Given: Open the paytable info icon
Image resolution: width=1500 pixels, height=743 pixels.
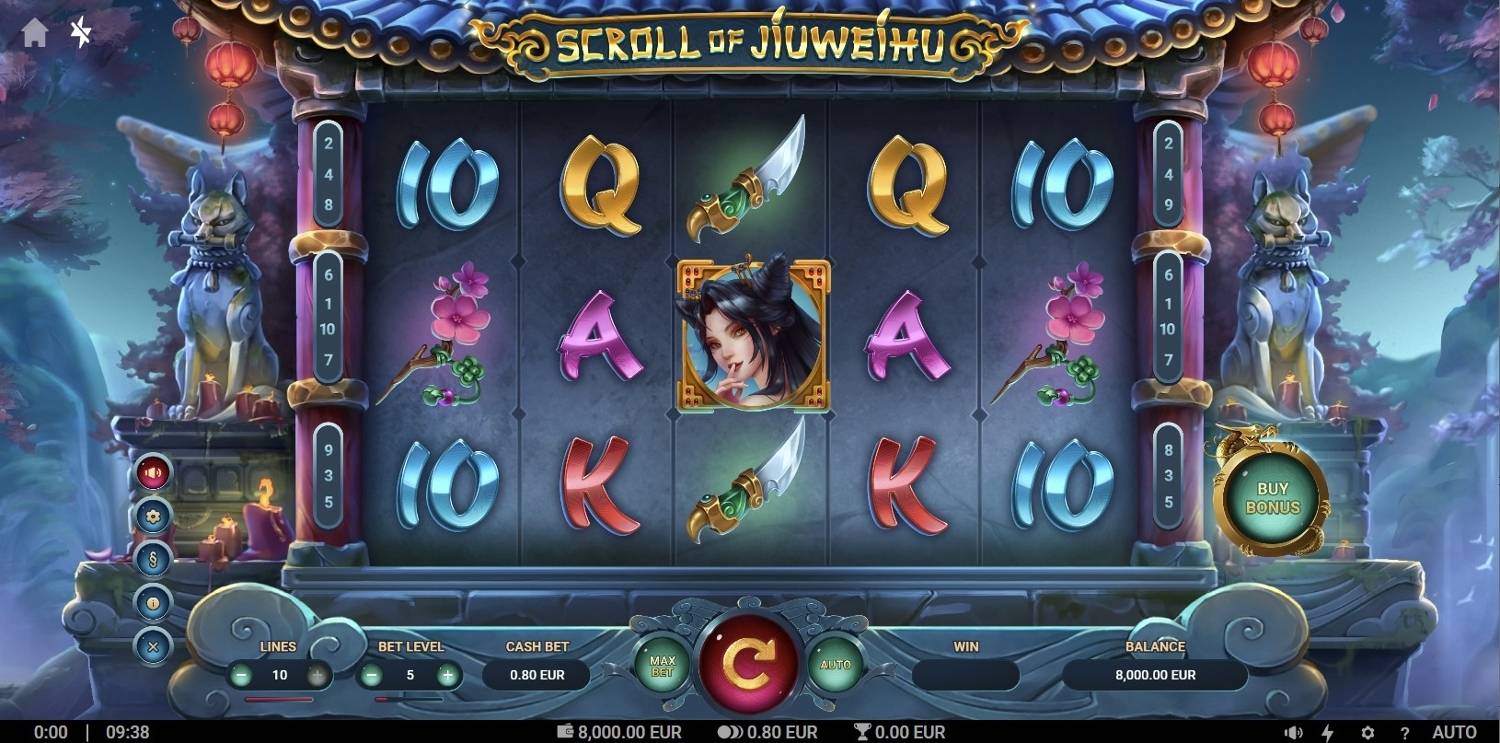Looking at the screenshot, I should pyautogui.click(x=153, y=603).
